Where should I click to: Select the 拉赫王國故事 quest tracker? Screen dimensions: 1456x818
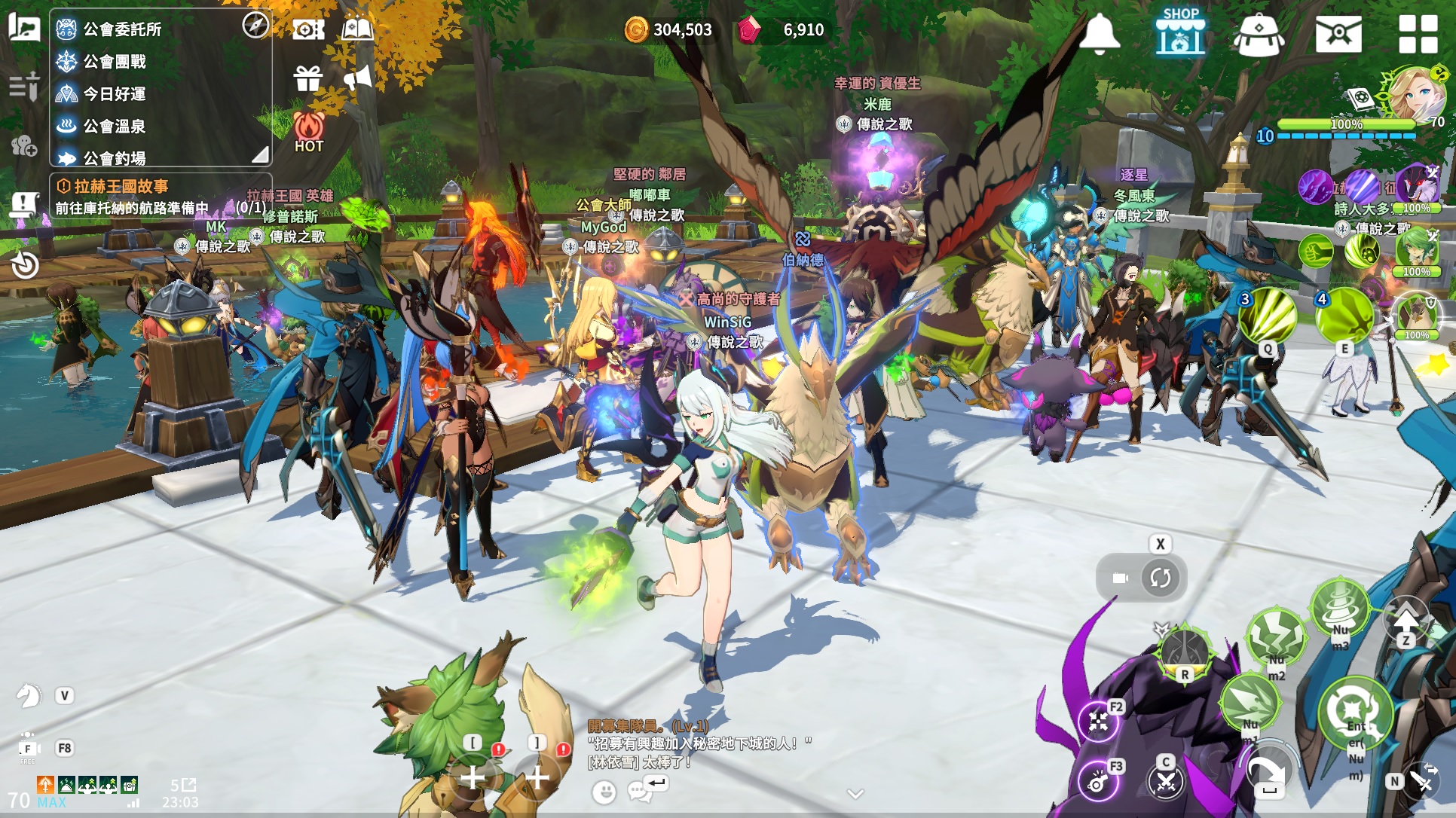121,186
